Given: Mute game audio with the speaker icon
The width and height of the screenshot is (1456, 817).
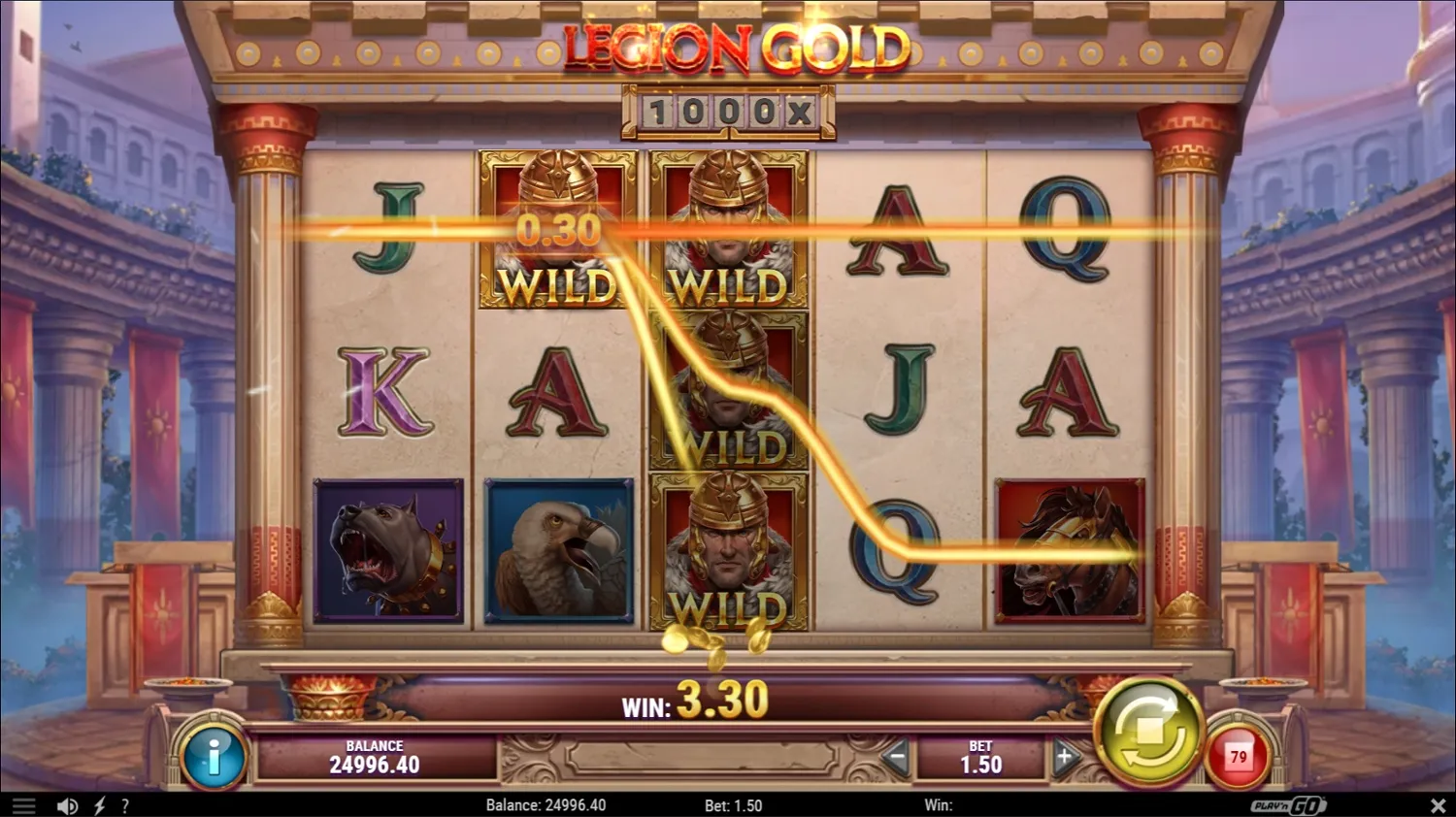Looking at the screenshot, I should (x=65, y=804).
